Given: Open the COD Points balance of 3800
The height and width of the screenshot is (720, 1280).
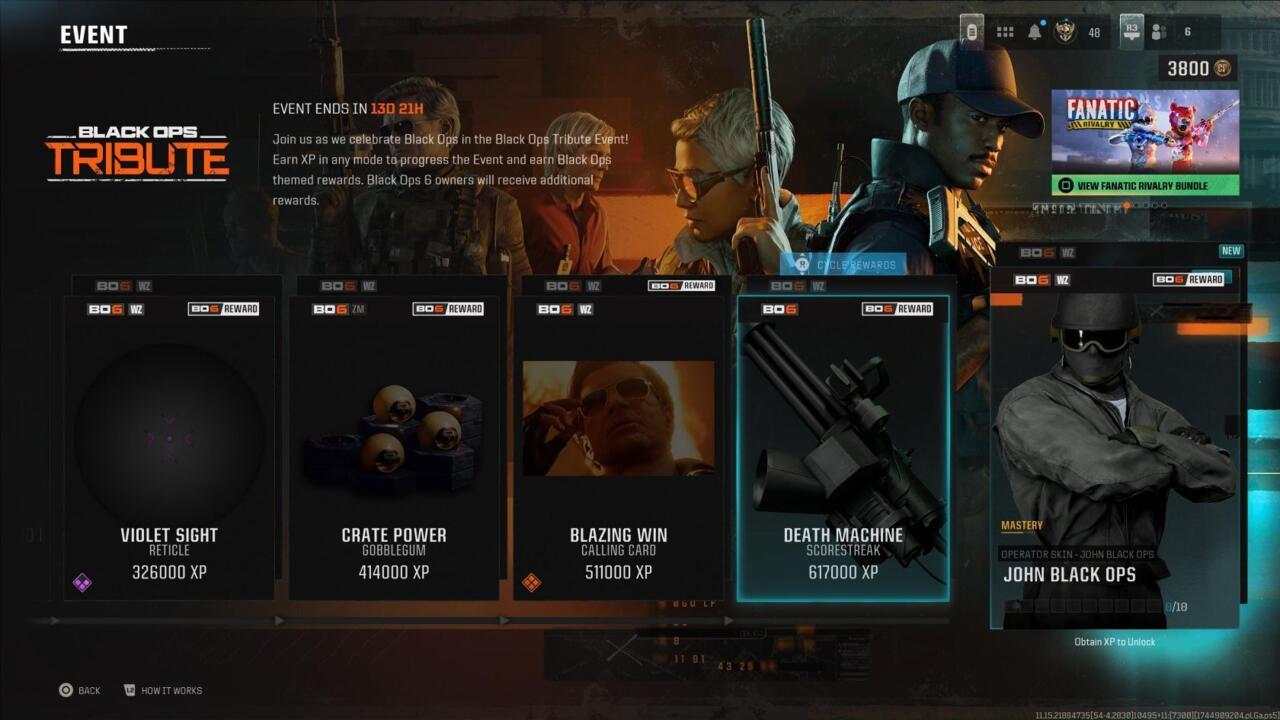Looking at the screenshot, I should pyautogui.click(x=1197, y=68).
